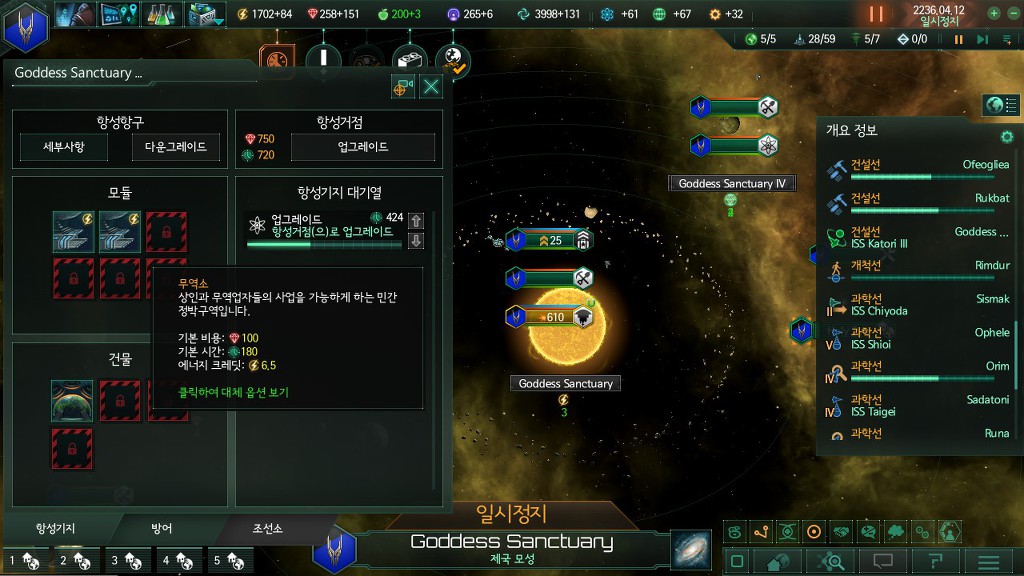Click the 다운그레이드 downgrade button
1024x576 pixels.
175,147
